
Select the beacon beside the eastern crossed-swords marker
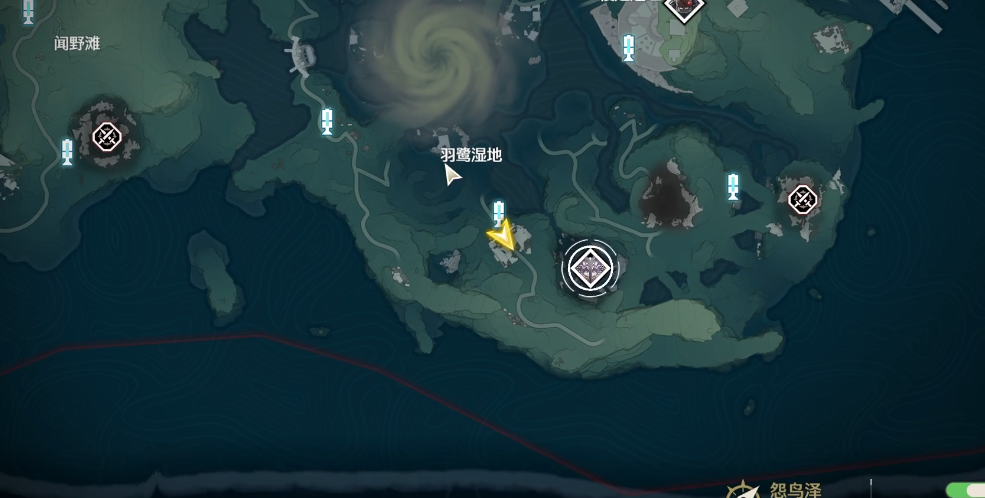[x=733, y=186]
